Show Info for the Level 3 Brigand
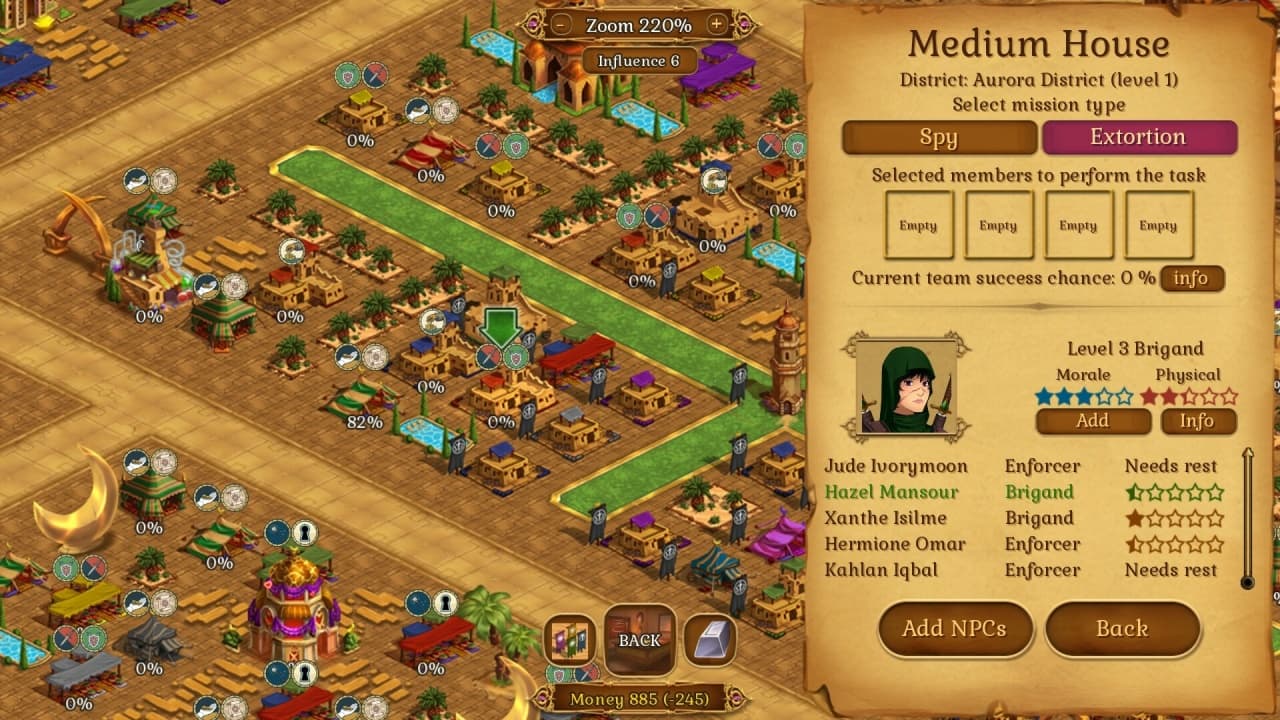The height and width of the screenshot is (720, 1280). coord(1196,421)
